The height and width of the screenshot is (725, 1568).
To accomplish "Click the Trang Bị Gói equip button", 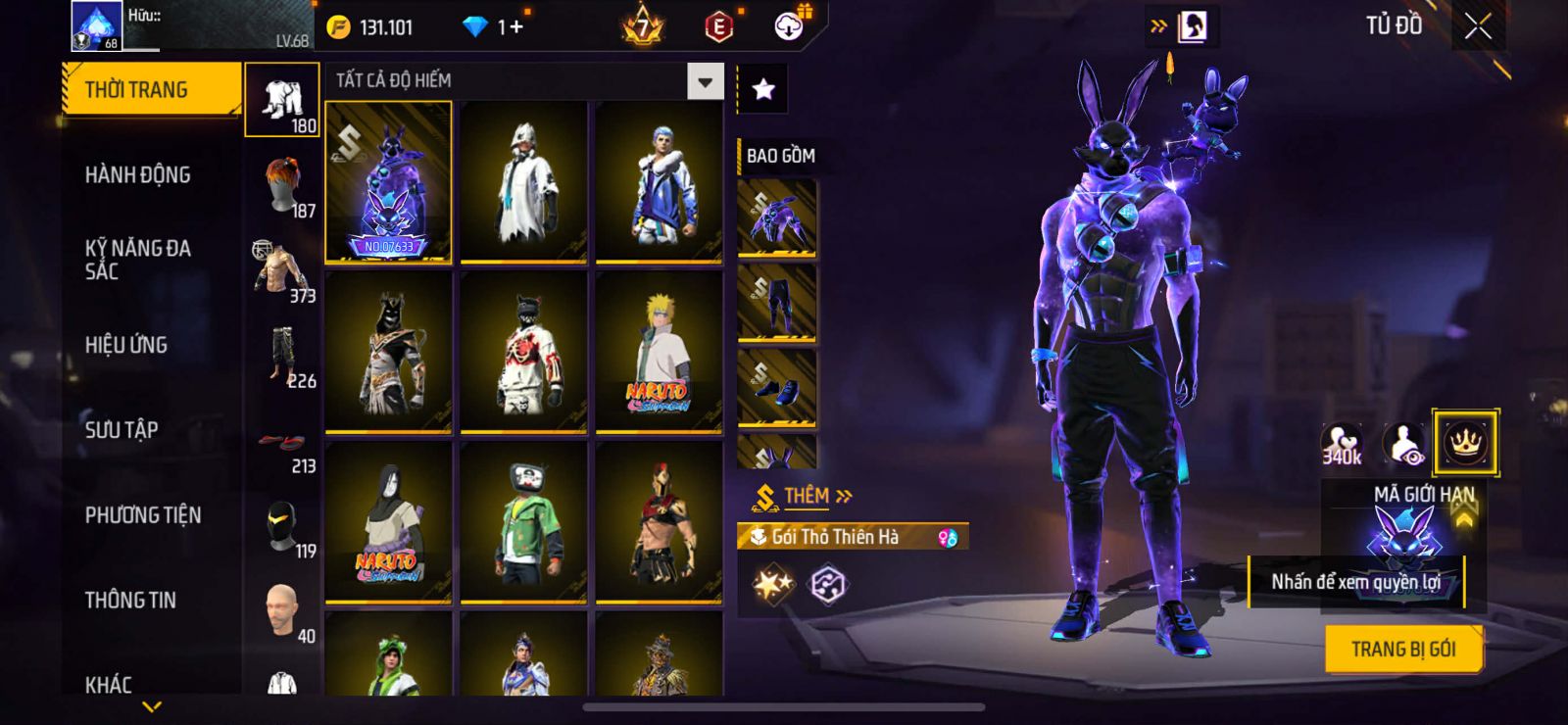I will 1402,649.
